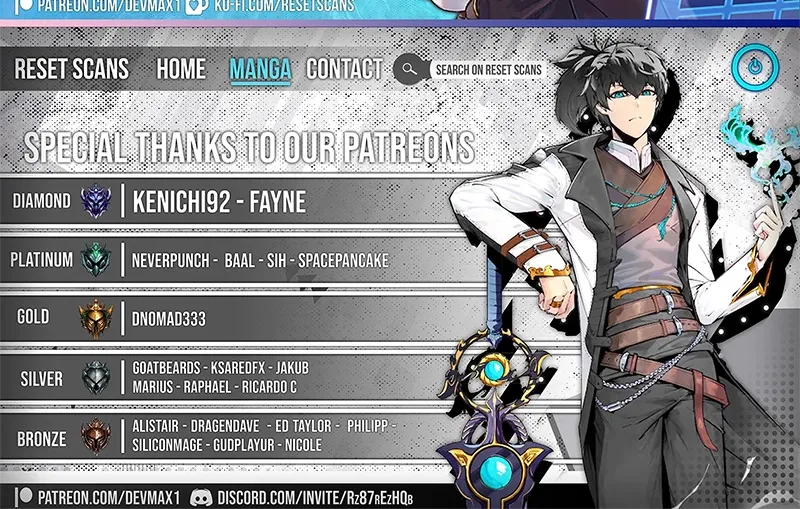
Task: Click the Gold tier emblem
Action: pos(97,319)
